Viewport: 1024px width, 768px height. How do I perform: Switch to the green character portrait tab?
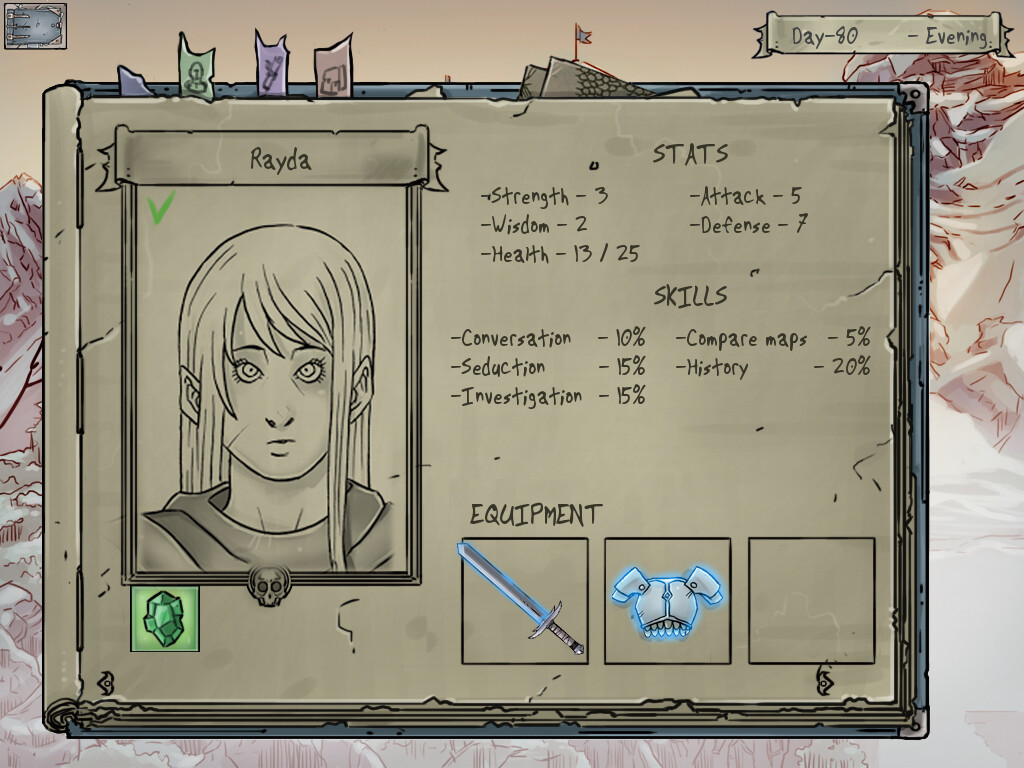[197, 70]
